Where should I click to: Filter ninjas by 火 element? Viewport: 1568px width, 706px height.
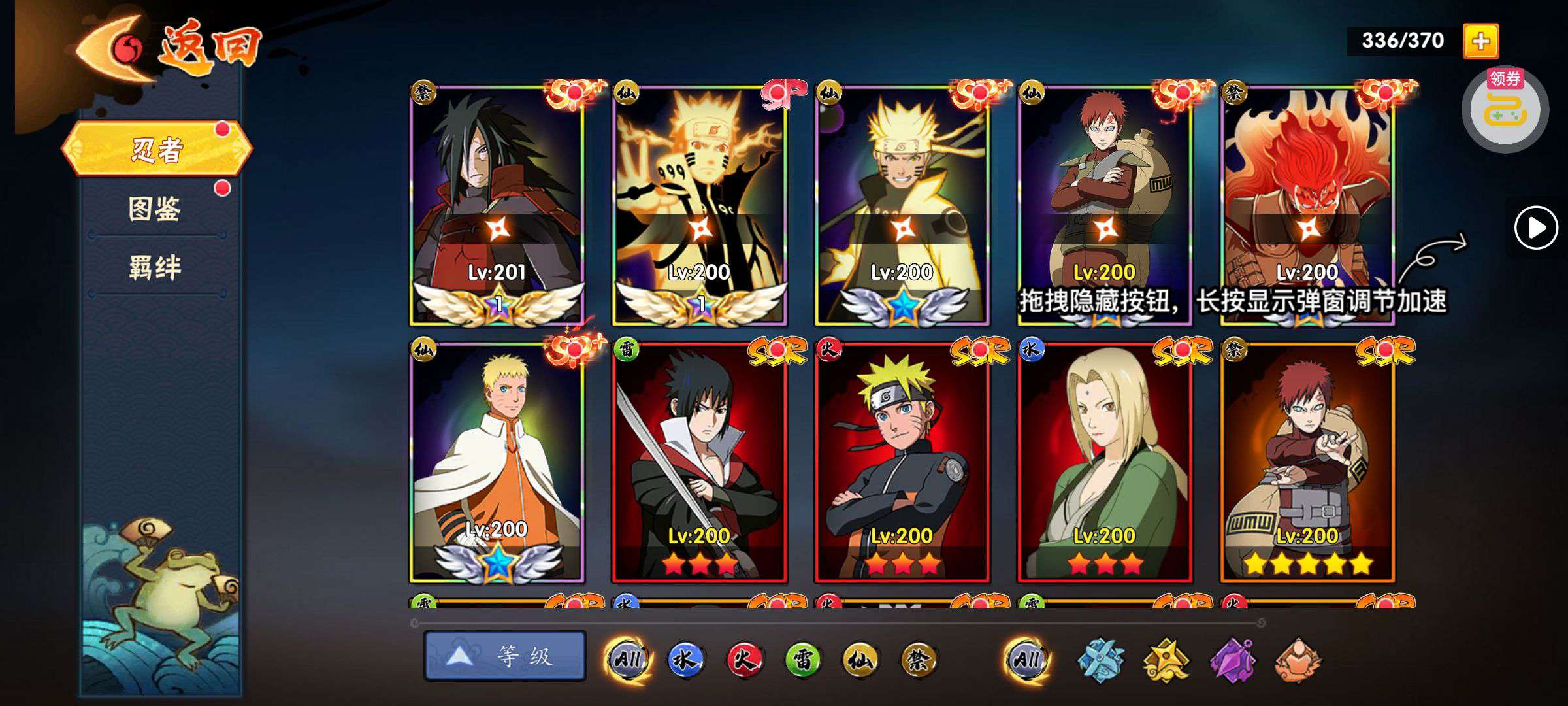tap(744, 660)
